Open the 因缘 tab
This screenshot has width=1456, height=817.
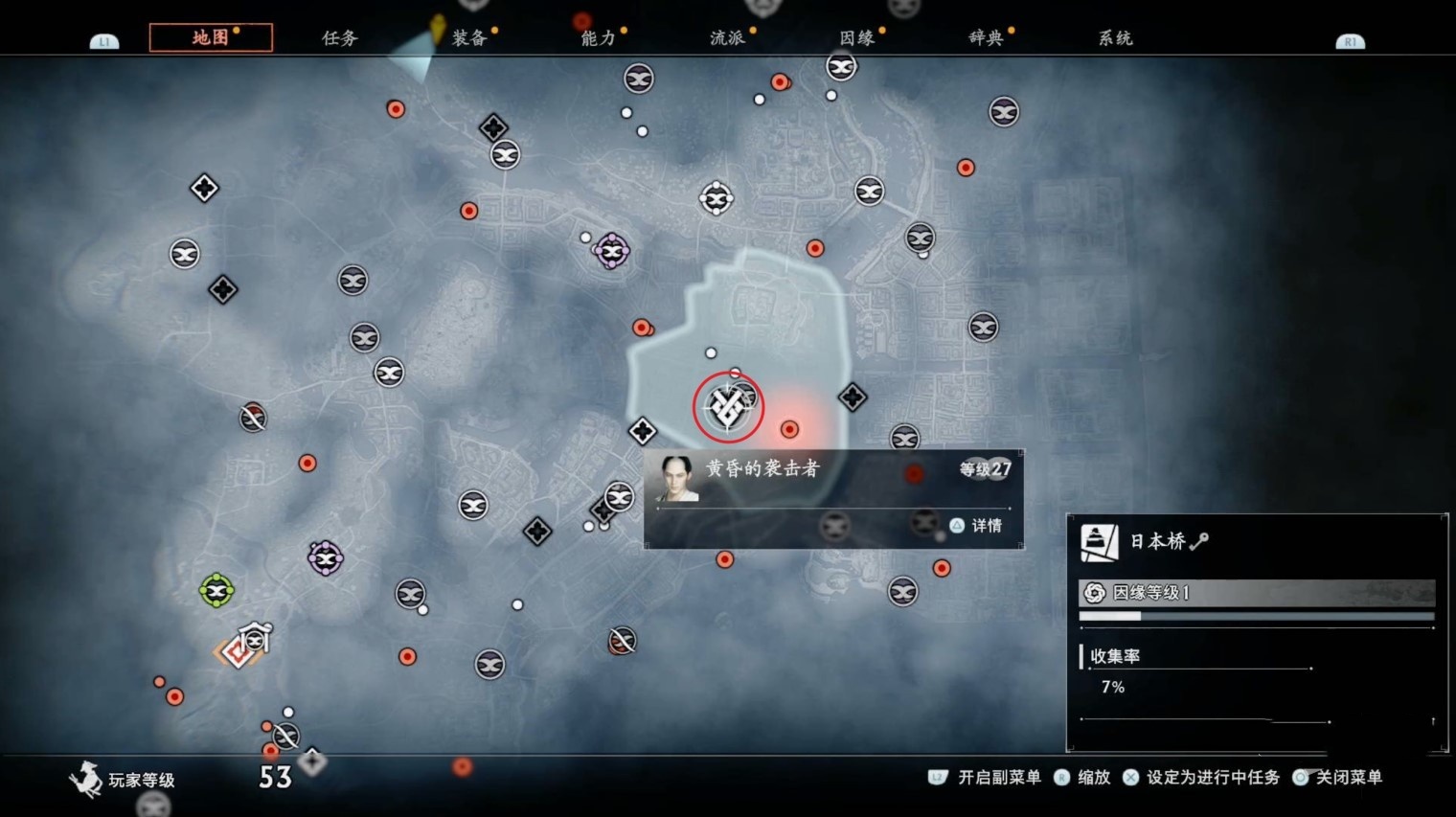857,38
